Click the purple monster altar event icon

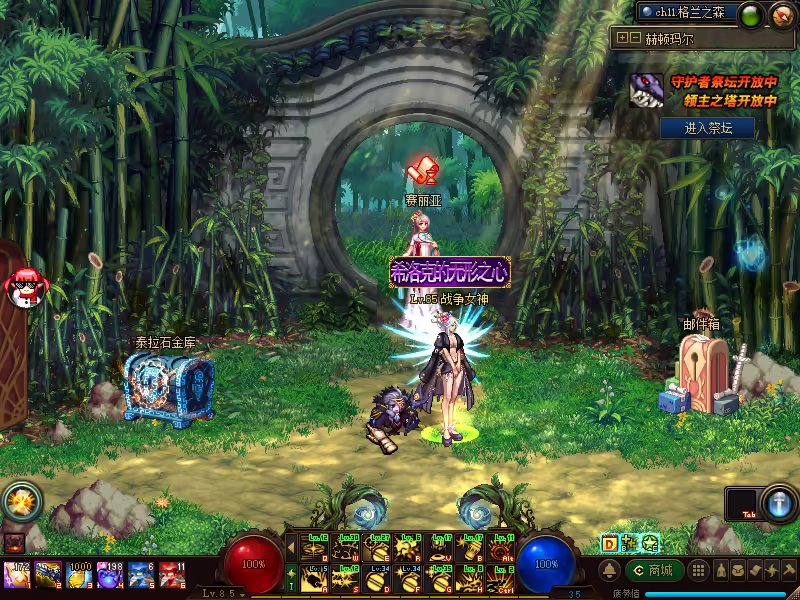pyautogui.click(x=645, y=92)
